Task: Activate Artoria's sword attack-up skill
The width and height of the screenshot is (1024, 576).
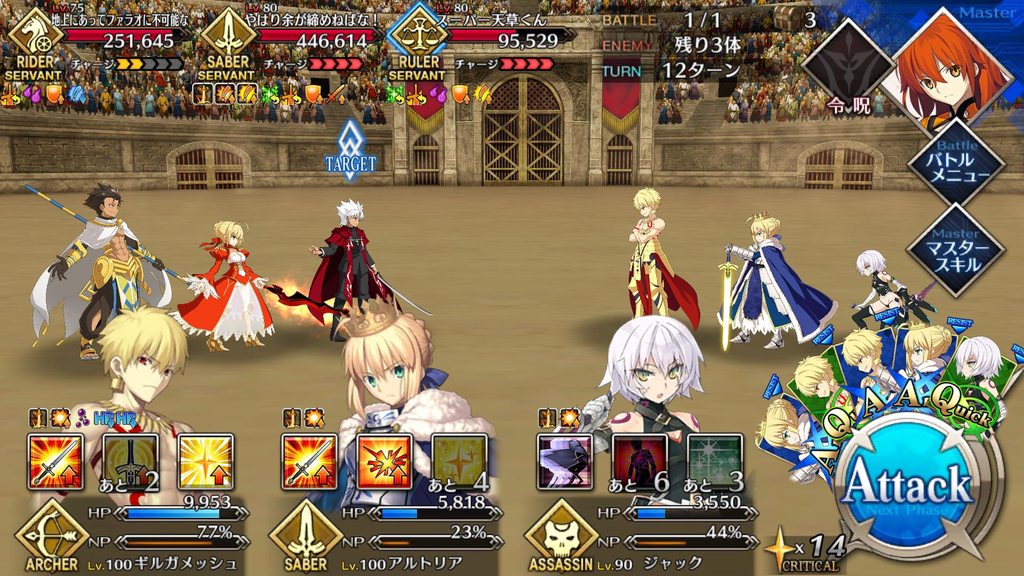Action: [x=308, y=461]
